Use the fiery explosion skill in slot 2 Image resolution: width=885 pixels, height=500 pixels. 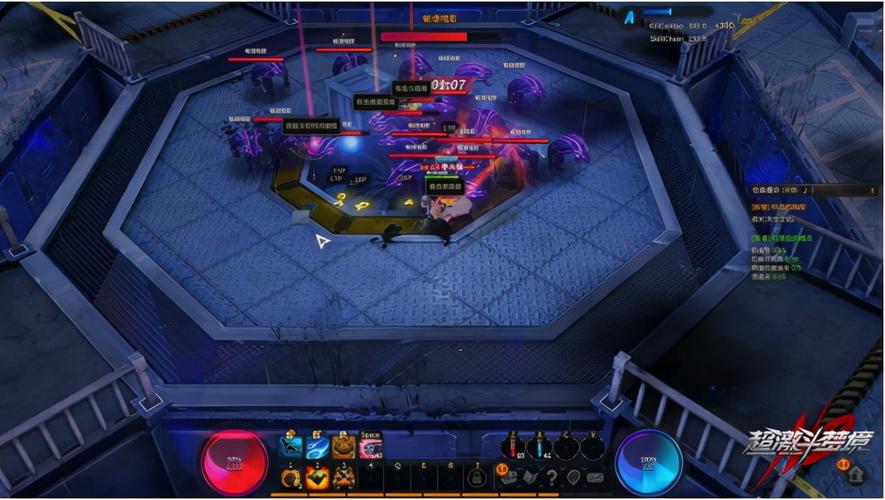click(318, 476)
